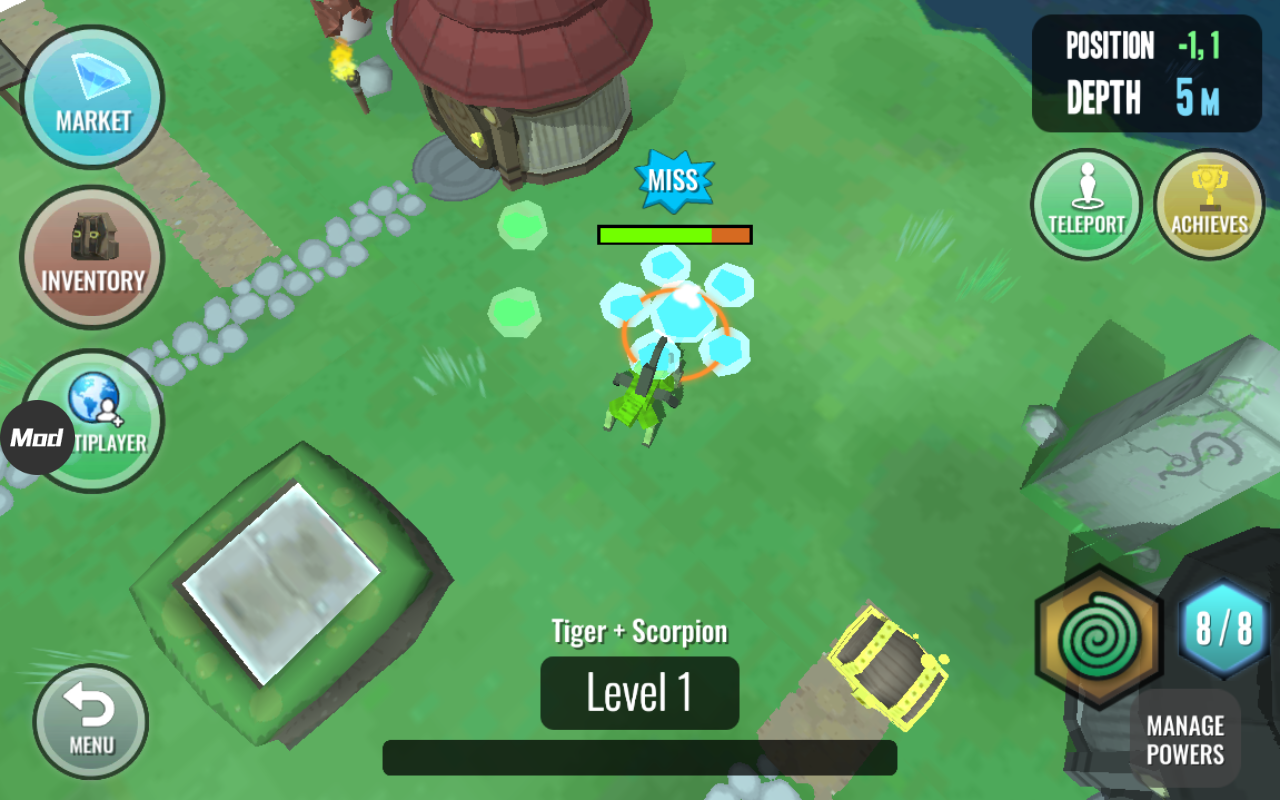This screenshot has width=1280, height=800.
Task: Go back to the Menu
Action: click(91, 721)
